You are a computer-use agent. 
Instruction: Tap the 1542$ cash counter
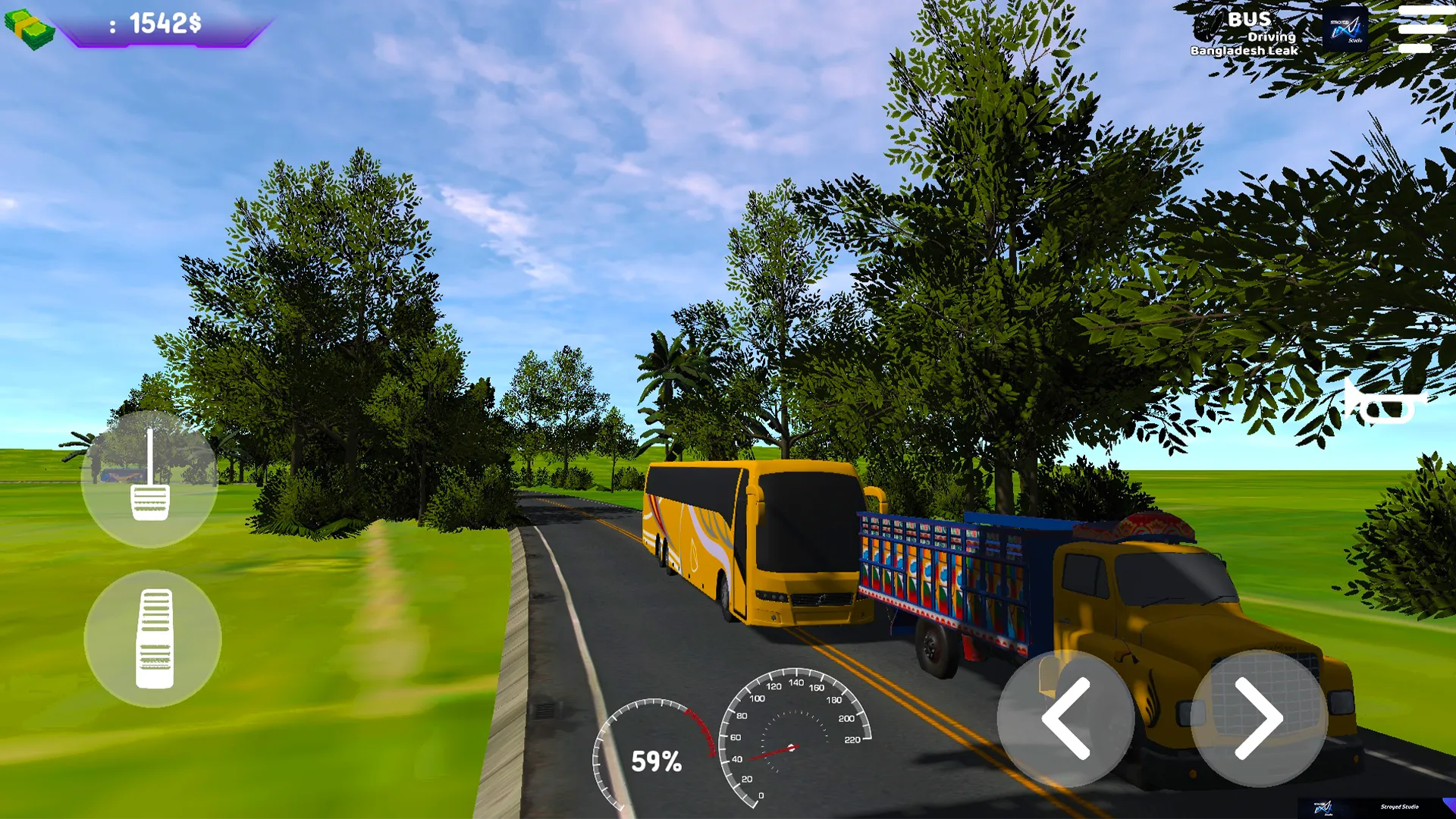pos(159,23)
